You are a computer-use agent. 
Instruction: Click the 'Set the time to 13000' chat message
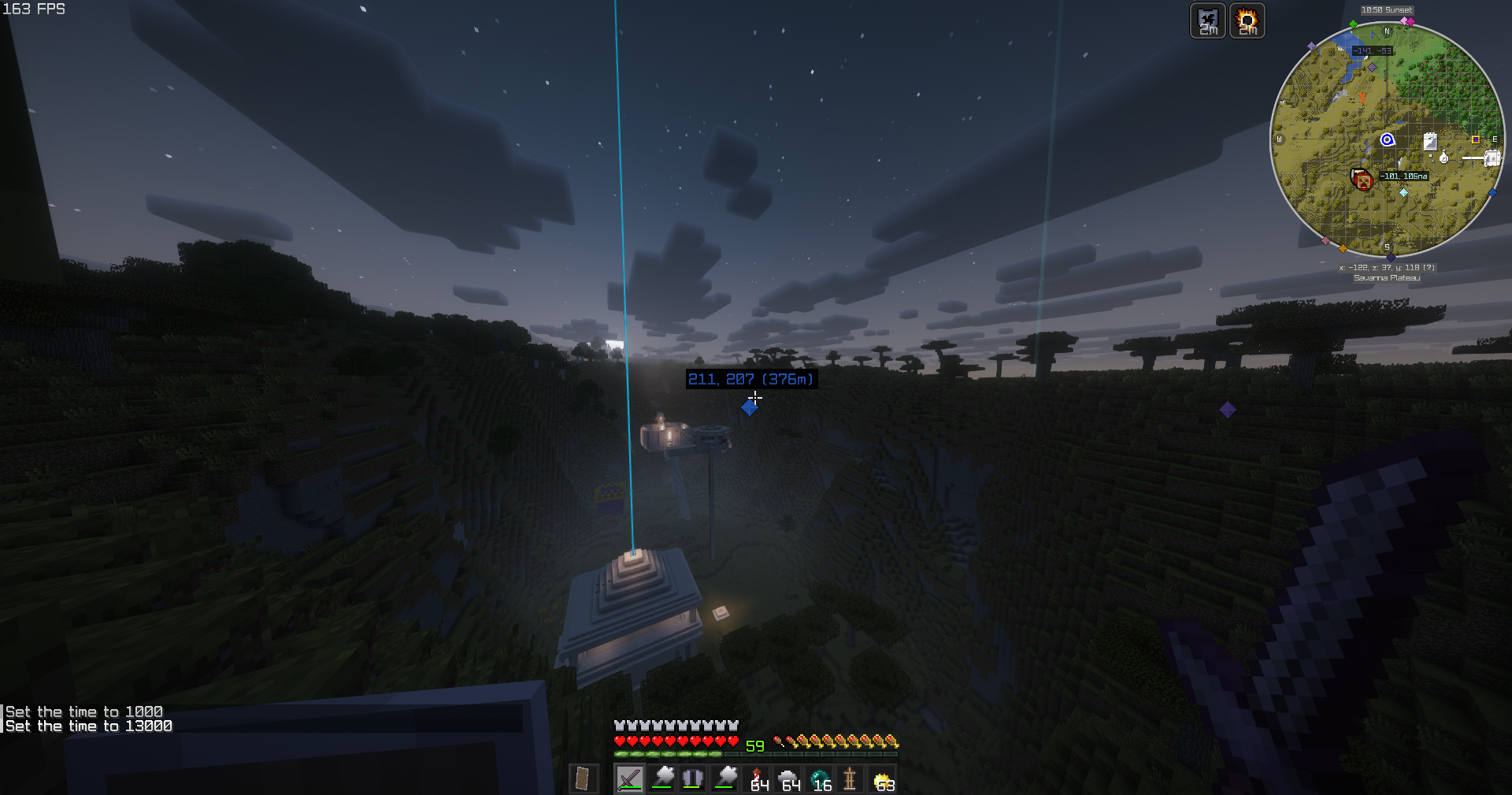click(x=87, y=726)
